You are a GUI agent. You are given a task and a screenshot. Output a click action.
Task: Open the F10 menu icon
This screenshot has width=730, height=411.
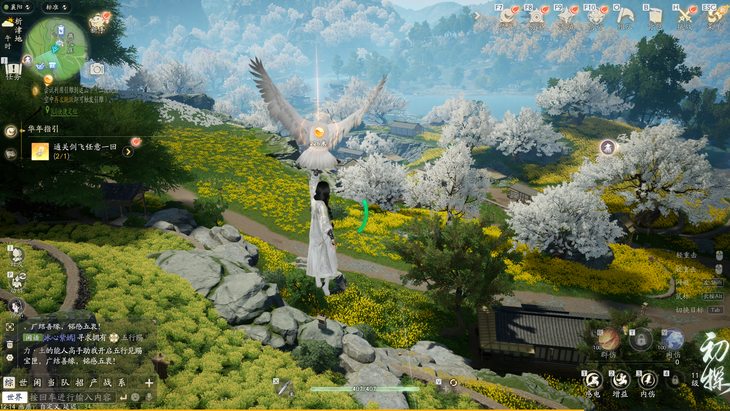pos(598,15)
